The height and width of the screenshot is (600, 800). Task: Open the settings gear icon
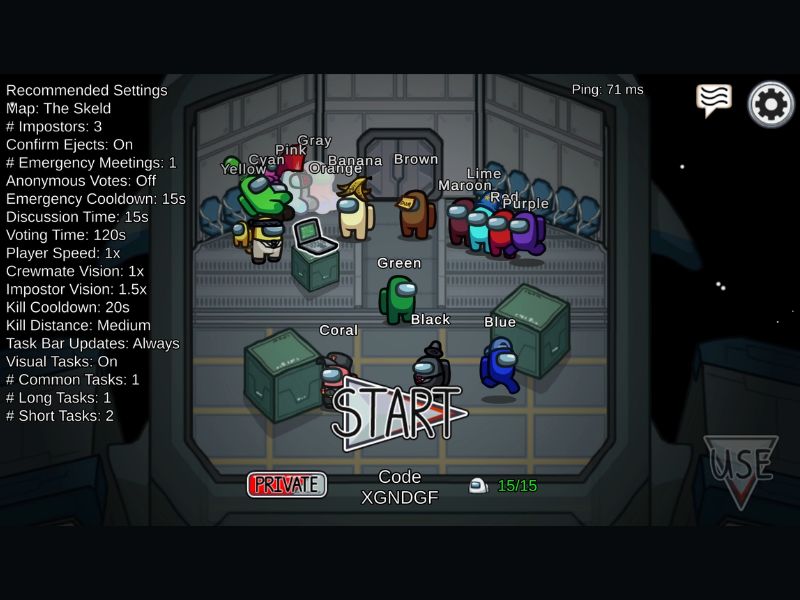pos(771,104)
